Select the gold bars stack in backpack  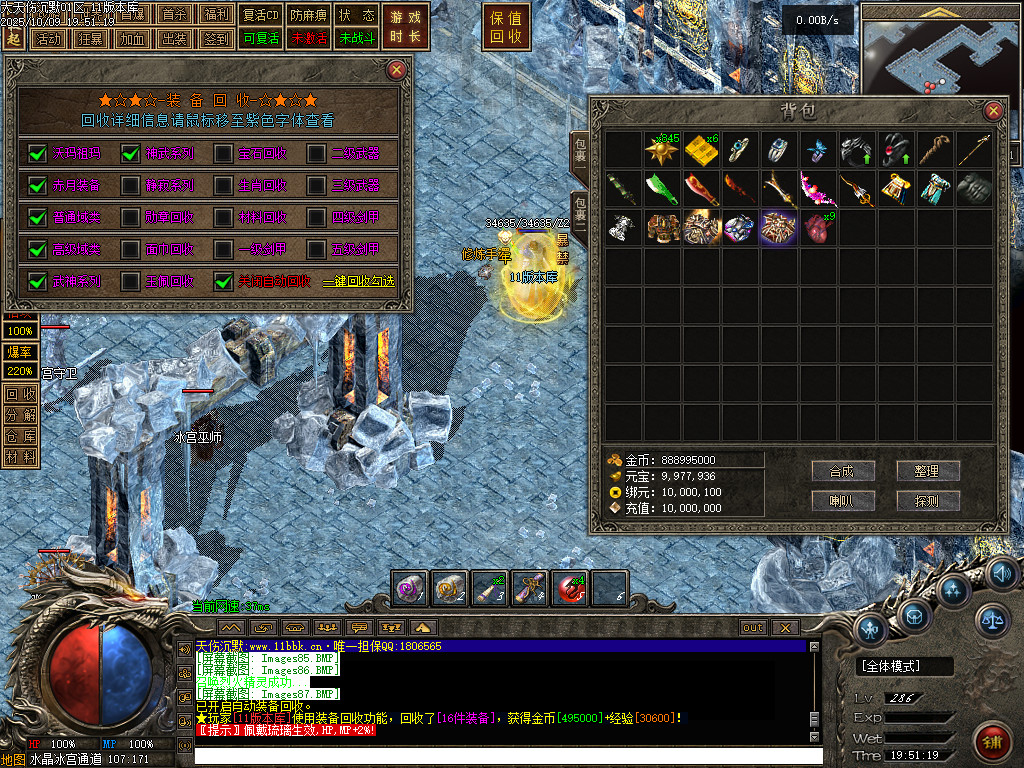tap(699, 150)
